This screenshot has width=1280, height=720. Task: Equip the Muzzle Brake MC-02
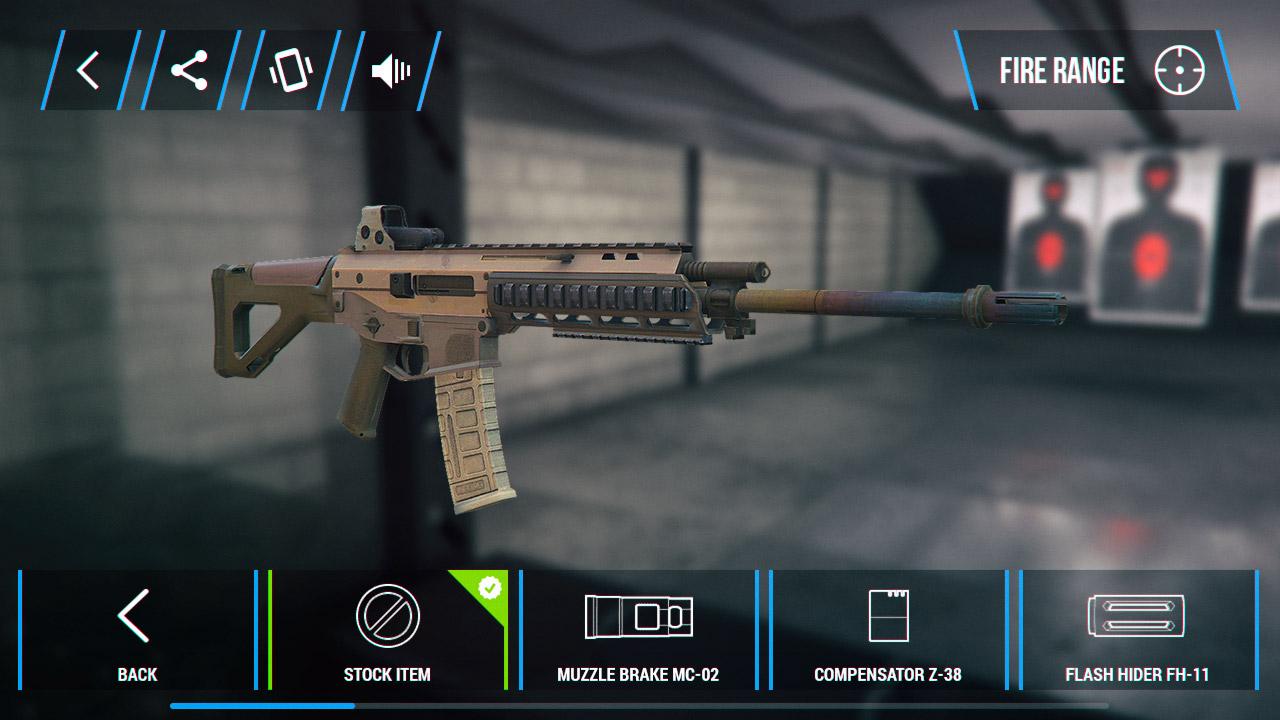pos(638,630)
